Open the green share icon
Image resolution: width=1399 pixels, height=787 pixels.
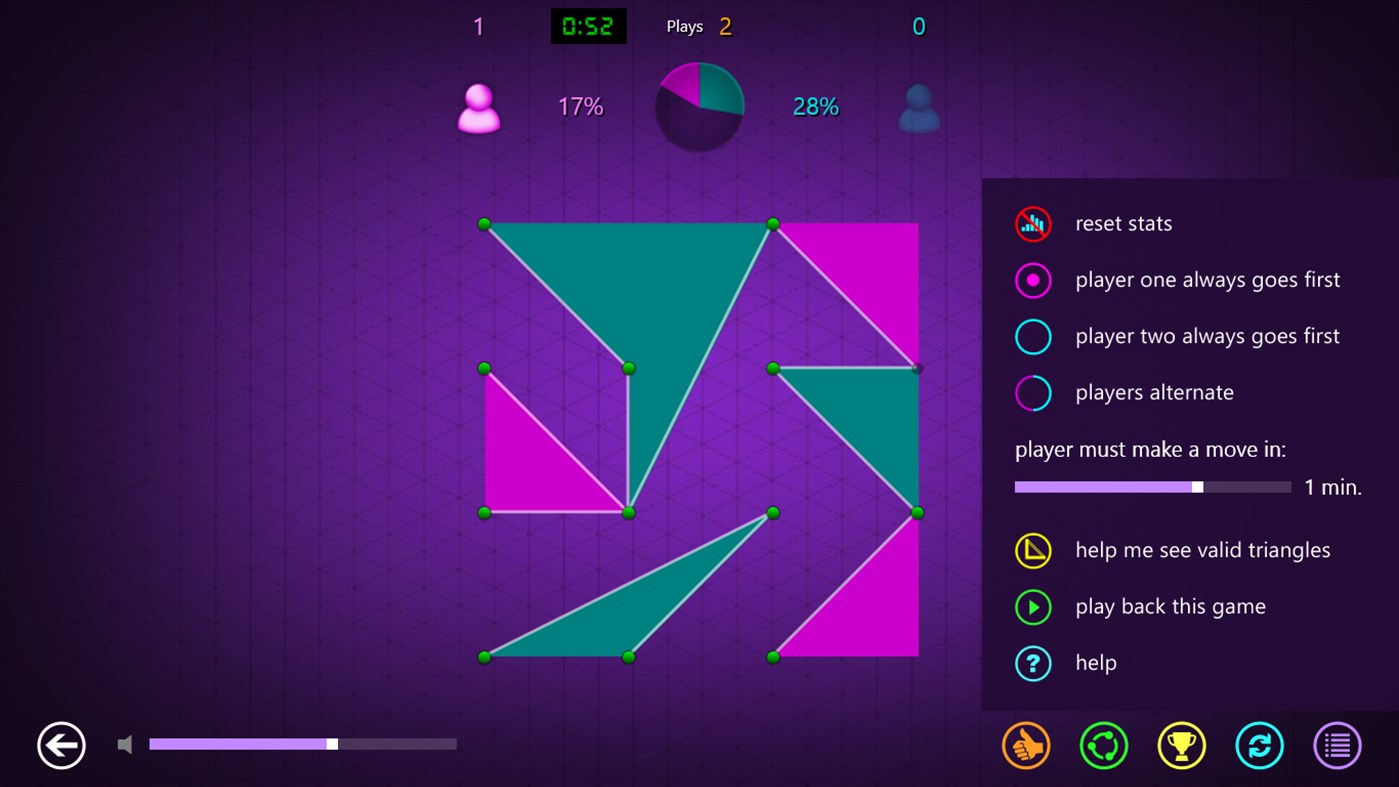pos(1103,745)
